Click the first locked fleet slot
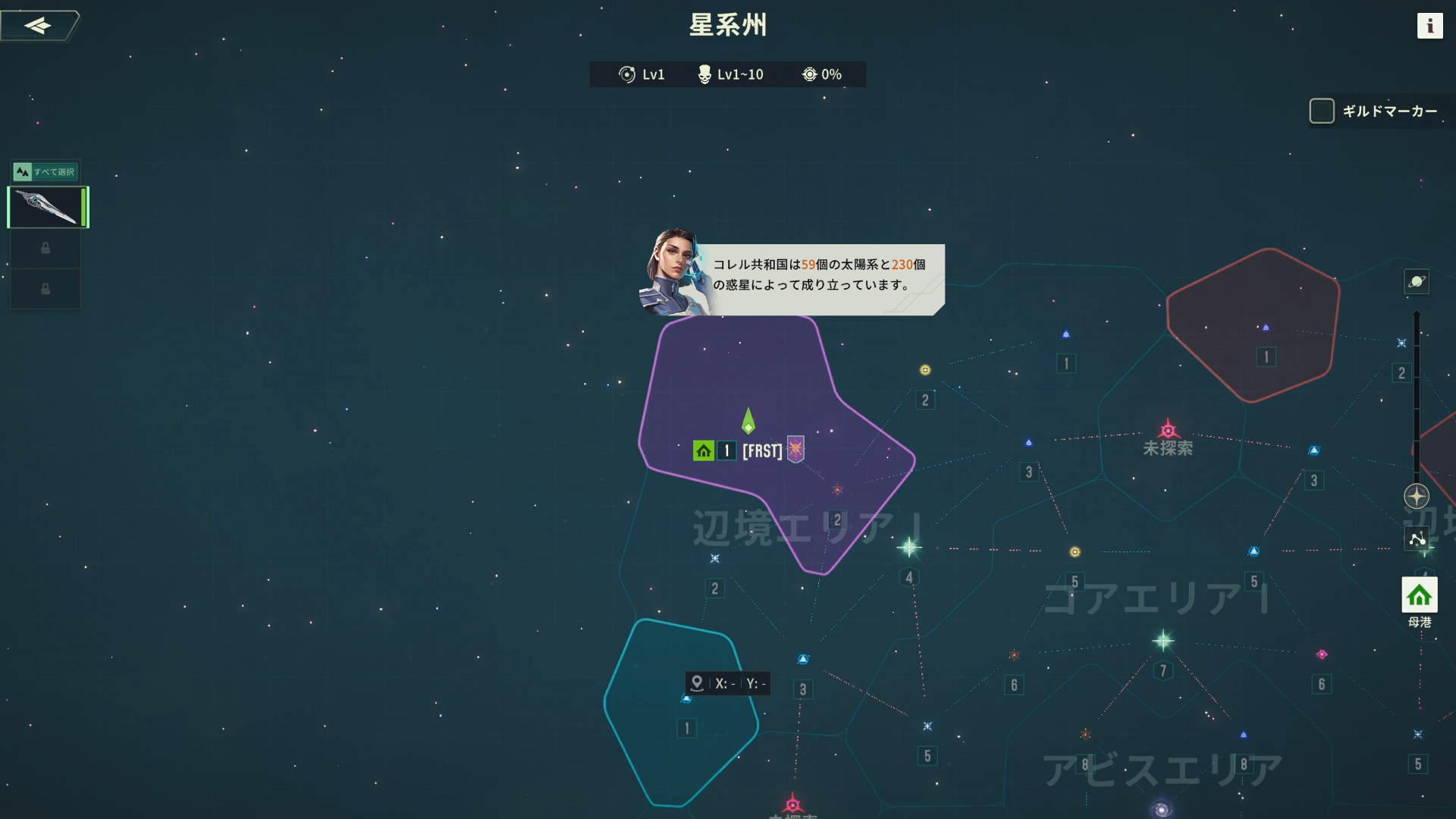Screen dimensions: 1456x819 tap(45, 248)
